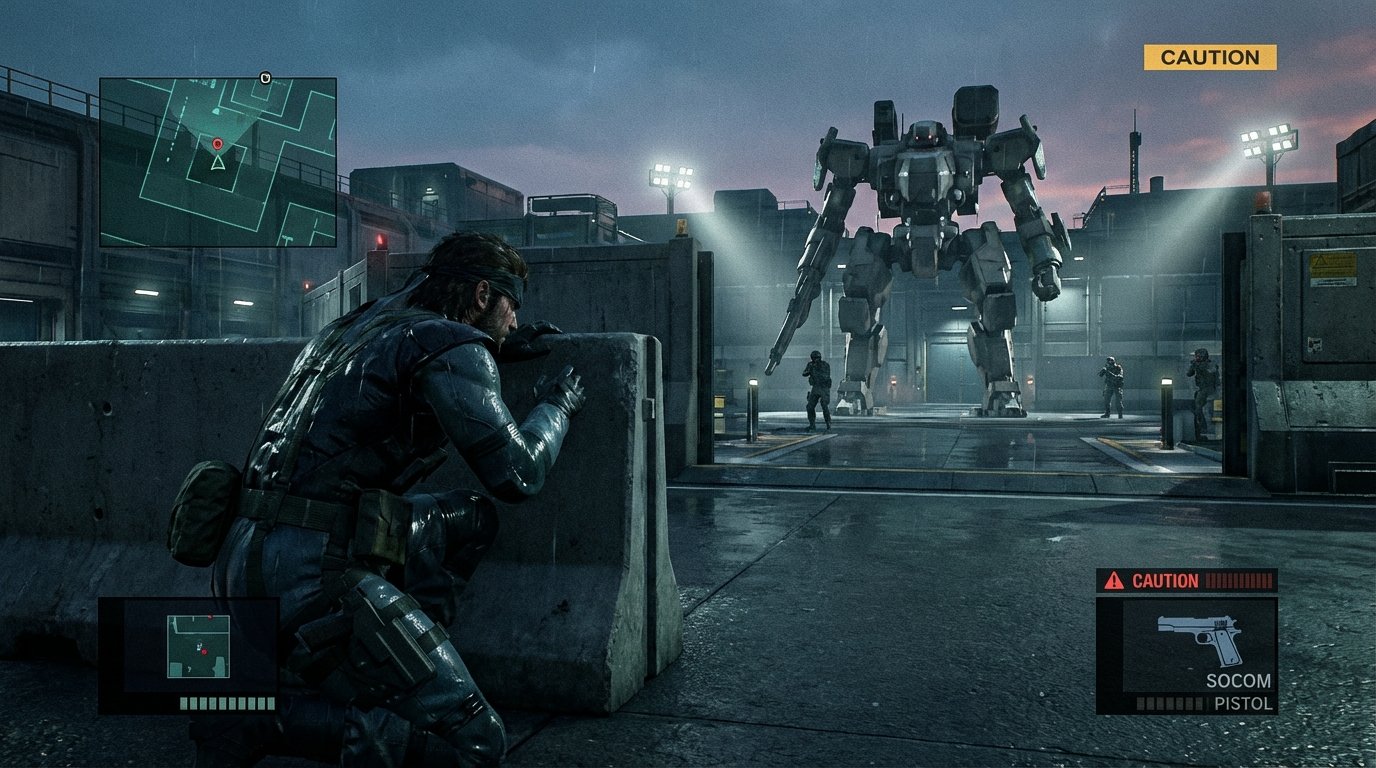Click the caution alert status panel
This screenshot has width=1376, height=768.
pos(1185,580)
